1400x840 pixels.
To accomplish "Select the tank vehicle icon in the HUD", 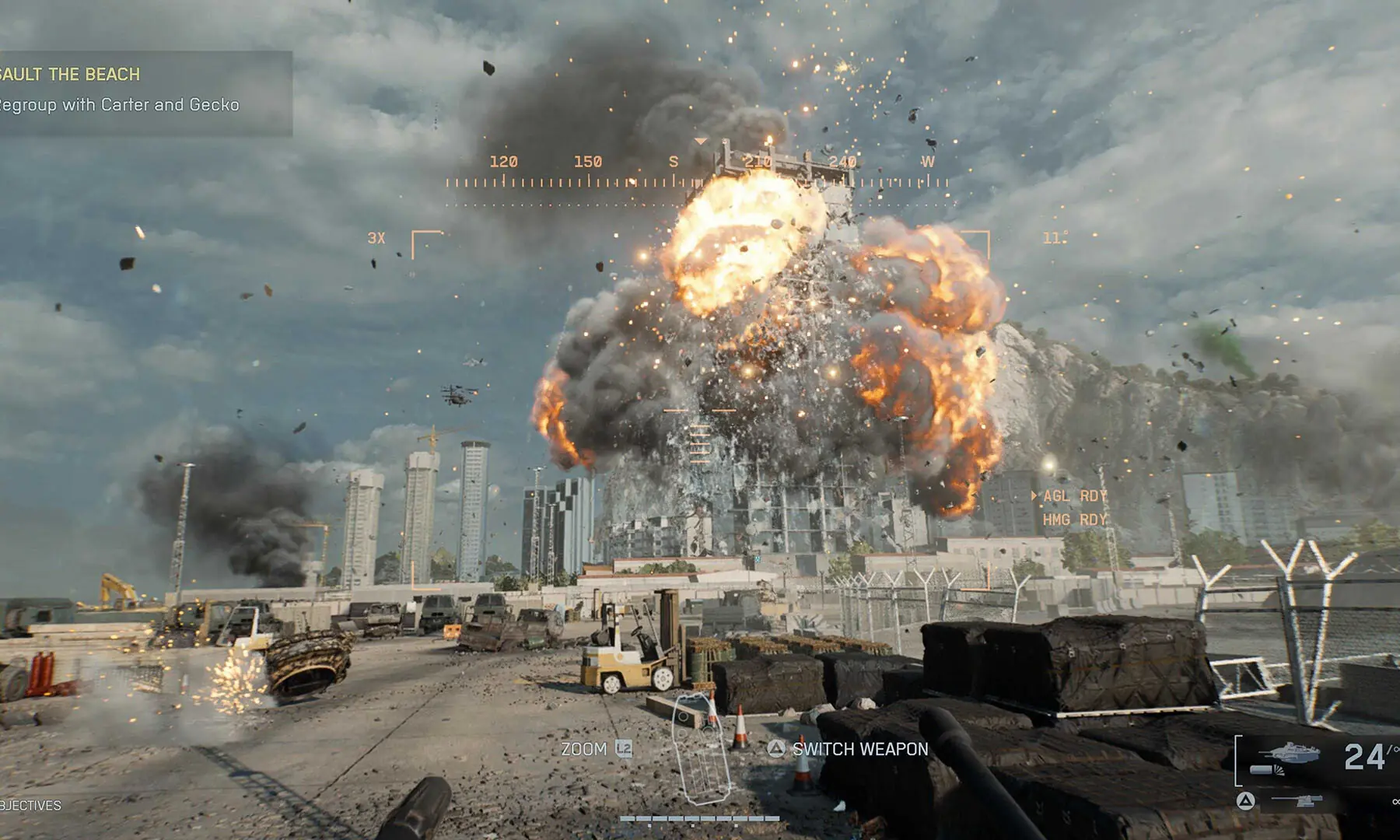I will pyautogui.click(x=1288, y=752).
